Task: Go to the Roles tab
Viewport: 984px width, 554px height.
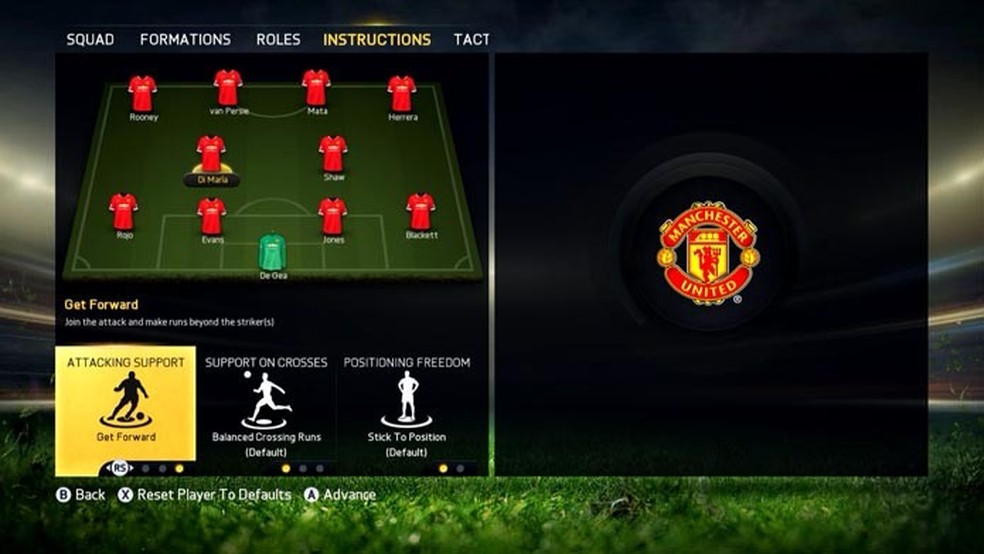Action: (x=278, y=40)
